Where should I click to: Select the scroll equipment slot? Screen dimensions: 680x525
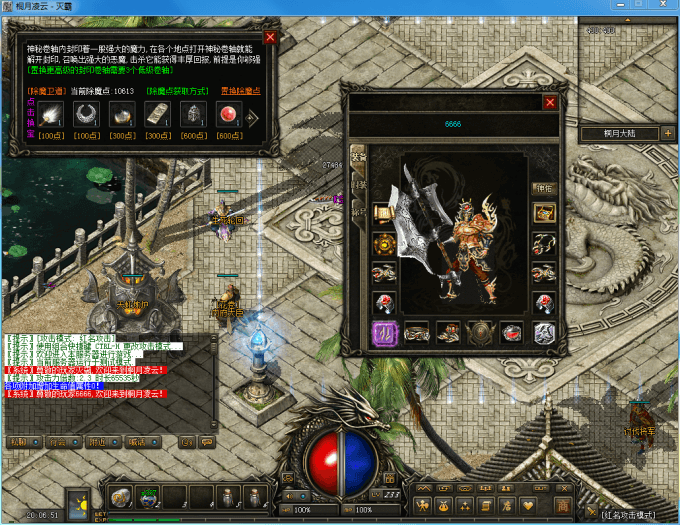coord(383,213)
